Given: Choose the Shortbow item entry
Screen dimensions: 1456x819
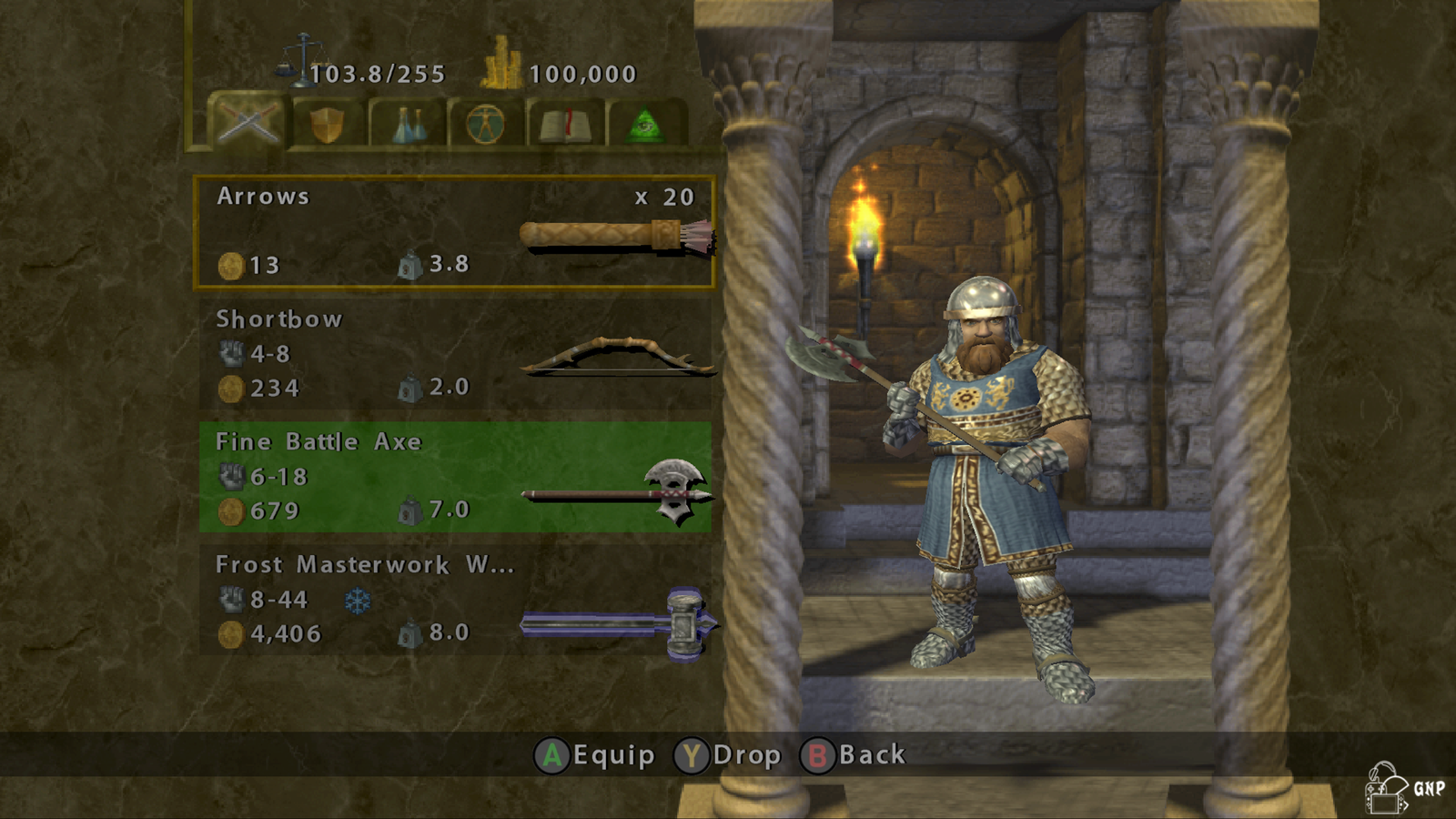Looking at the screenshot, I should (454, 355).
